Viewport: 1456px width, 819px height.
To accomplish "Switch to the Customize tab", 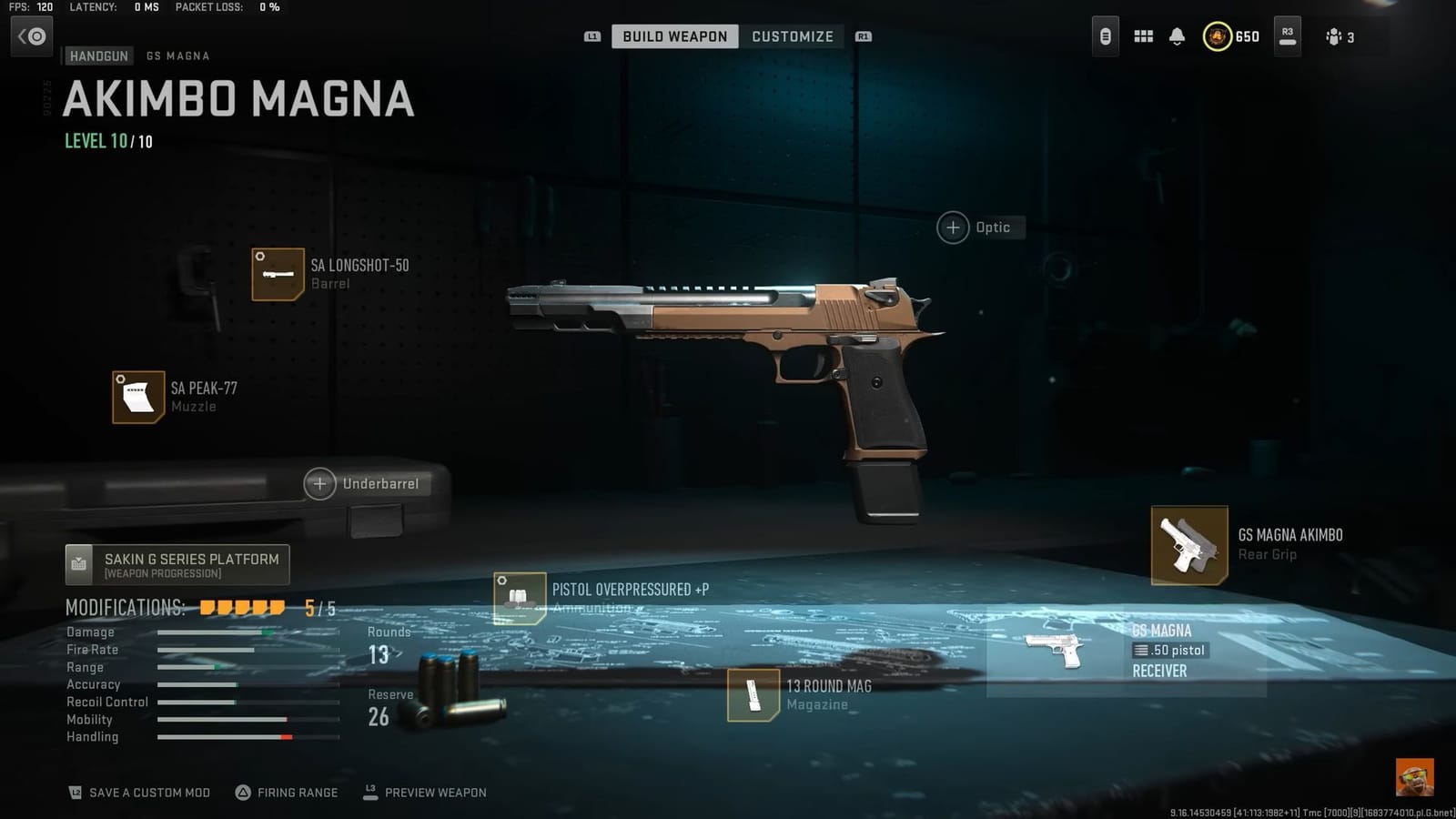I will pos(792,36).
